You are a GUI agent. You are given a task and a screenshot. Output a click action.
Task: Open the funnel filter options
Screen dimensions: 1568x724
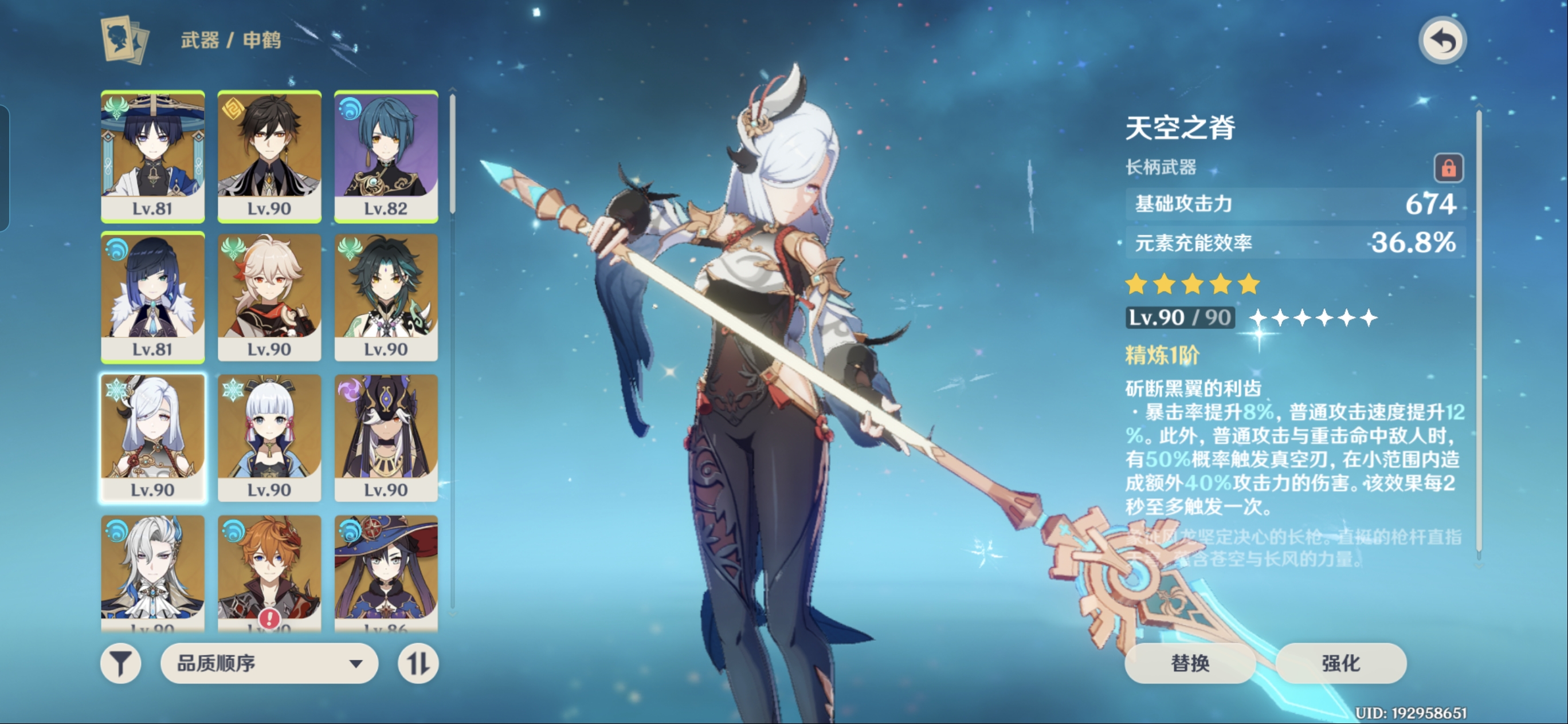[120, 663]
